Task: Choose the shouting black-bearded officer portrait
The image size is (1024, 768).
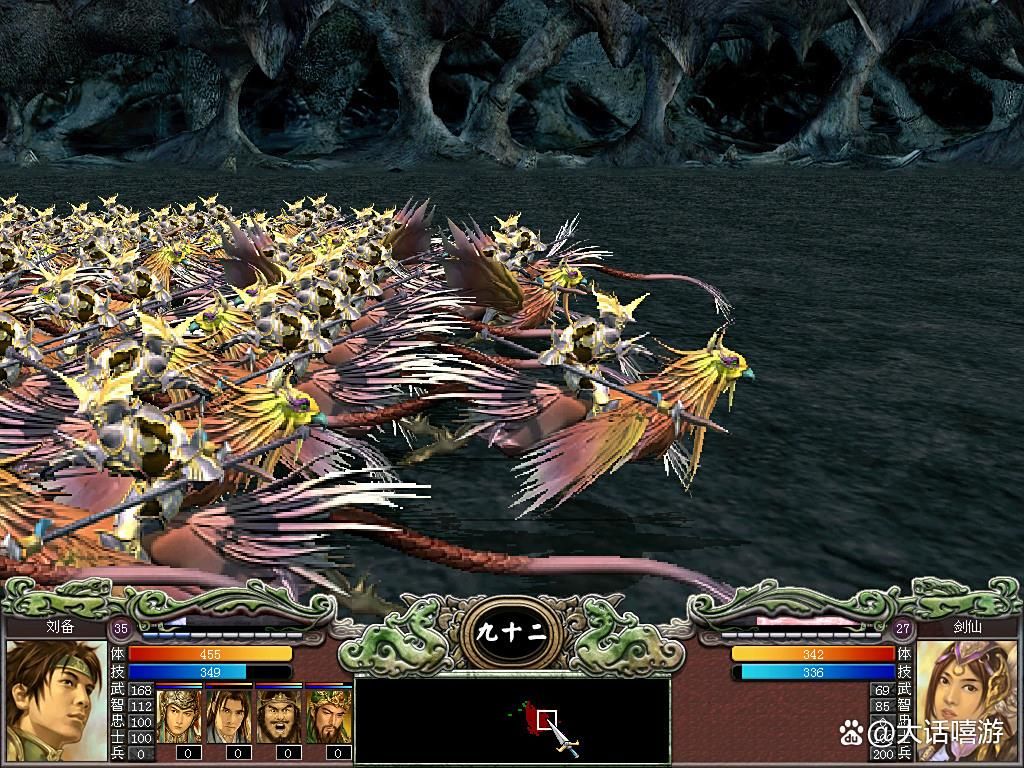Action: click(279, 715)
